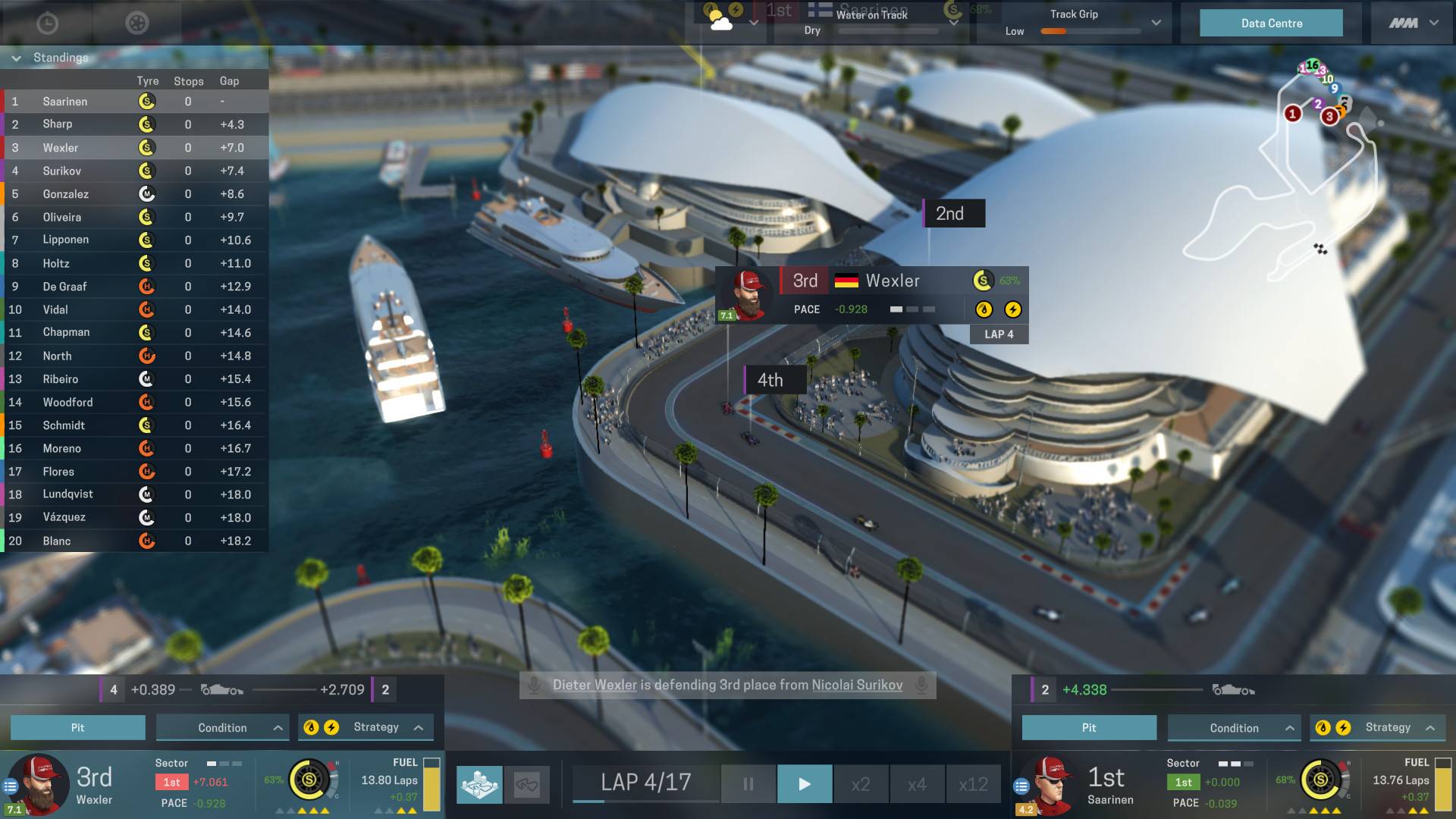Open the Data Centre
The image size is (1456, 819).
coord(1270,23)
